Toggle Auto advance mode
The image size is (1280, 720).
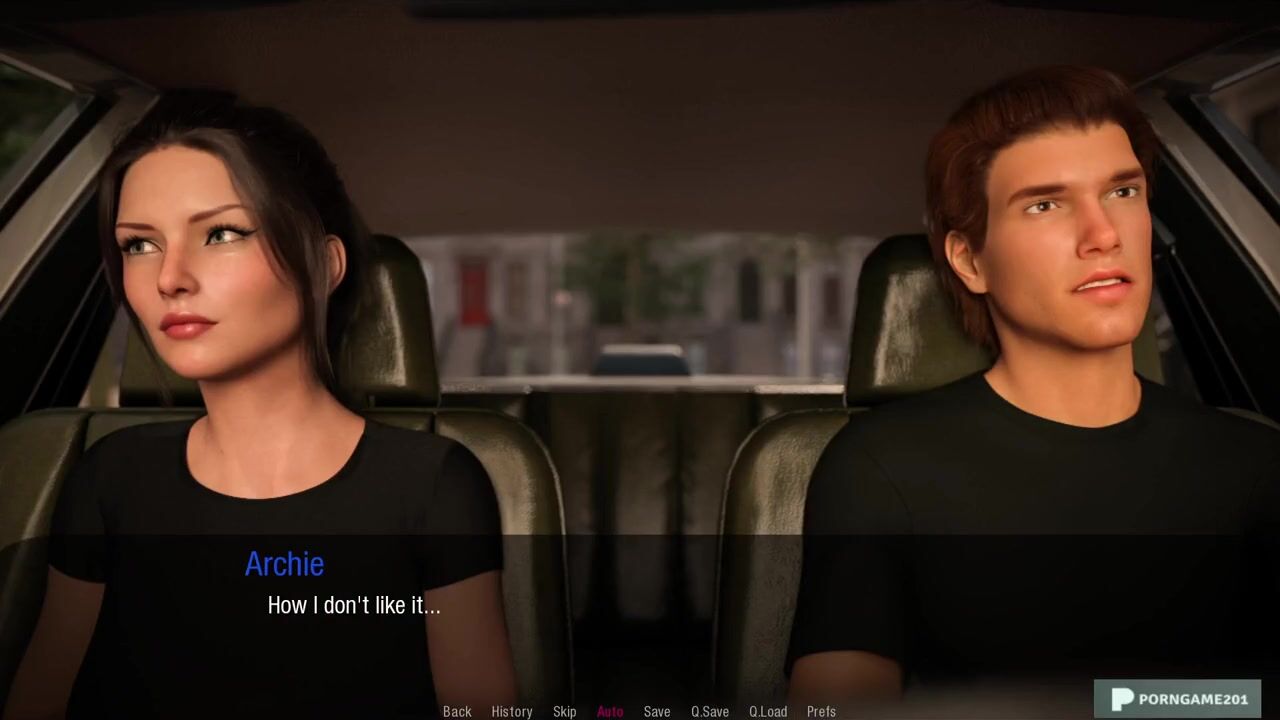610,711
